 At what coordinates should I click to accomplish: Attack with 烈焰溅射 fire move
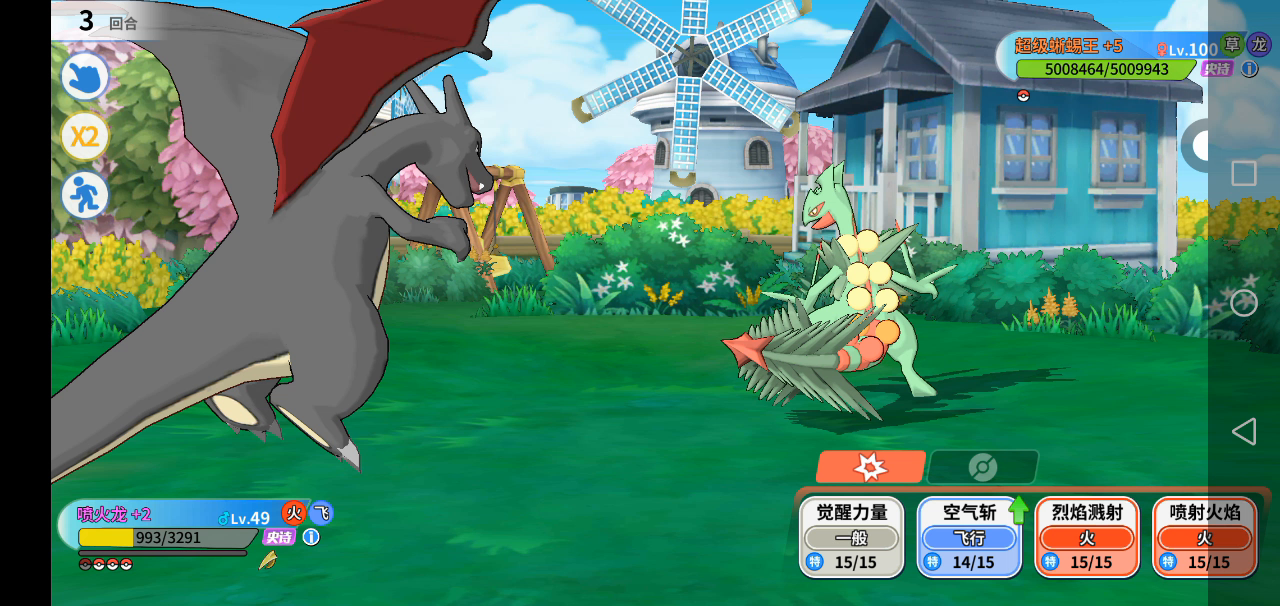point(1087,536)
